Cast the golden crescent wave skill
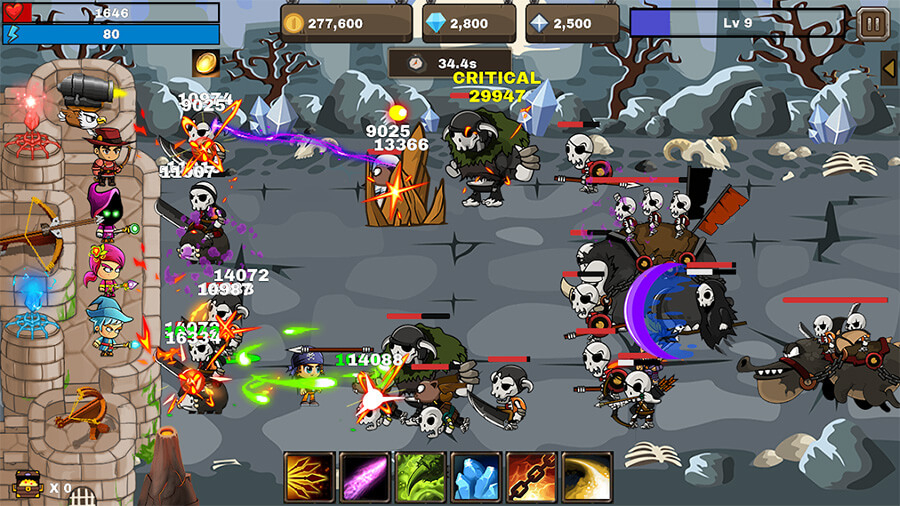The width and height of the screenshot is (900, 506). pyautogui.click(x=587, y=476)
